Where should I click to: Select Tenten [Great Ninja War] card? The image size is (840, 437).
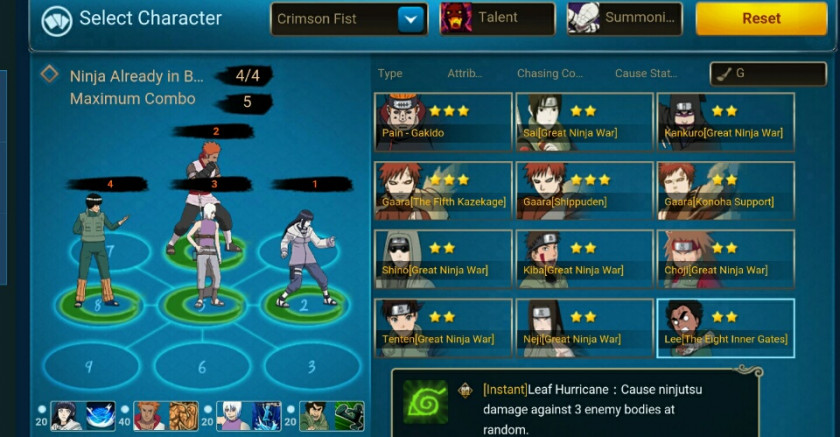443,328
